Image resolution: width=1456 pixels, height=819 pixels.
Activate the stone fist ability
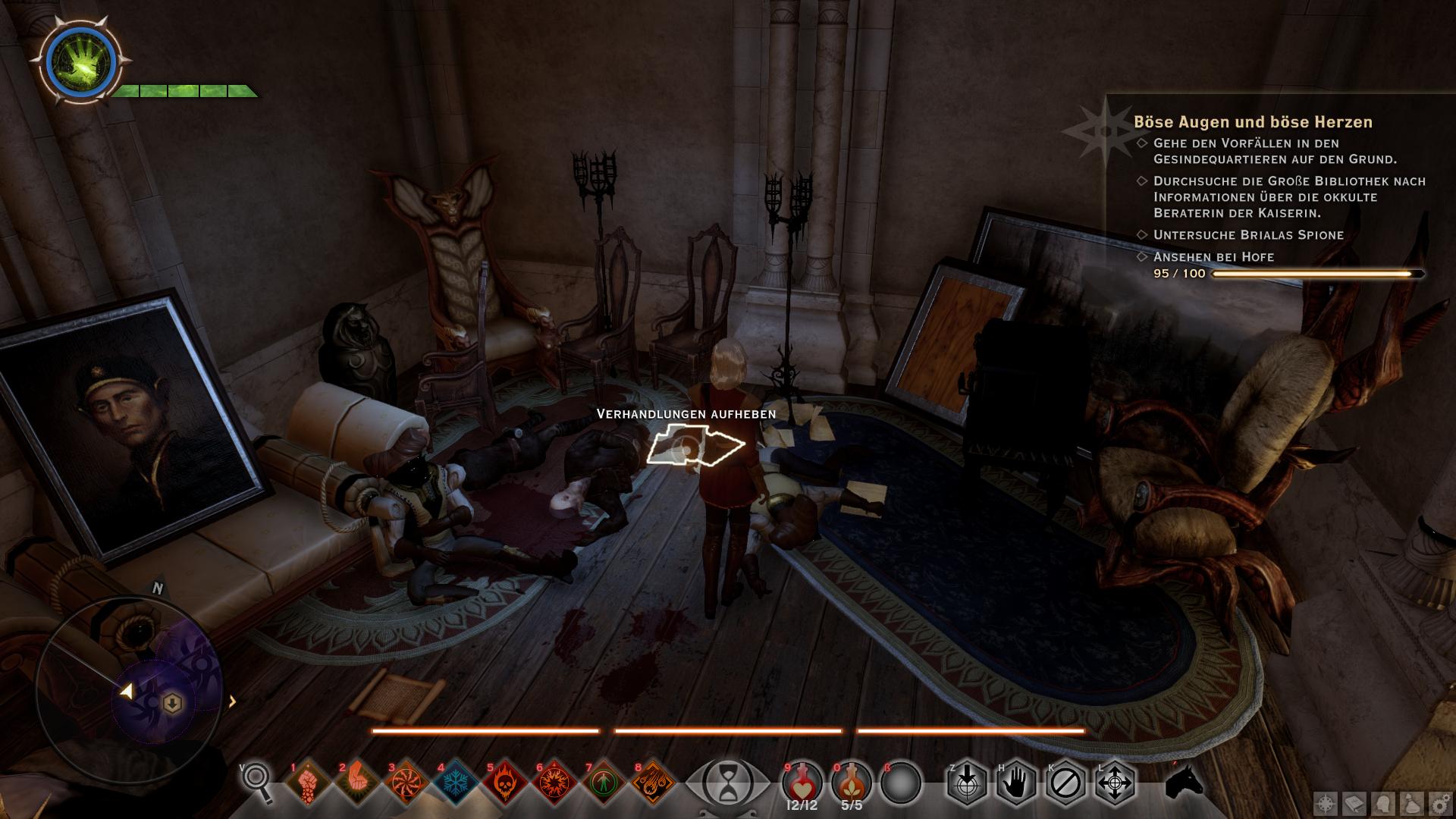[307, 783]
